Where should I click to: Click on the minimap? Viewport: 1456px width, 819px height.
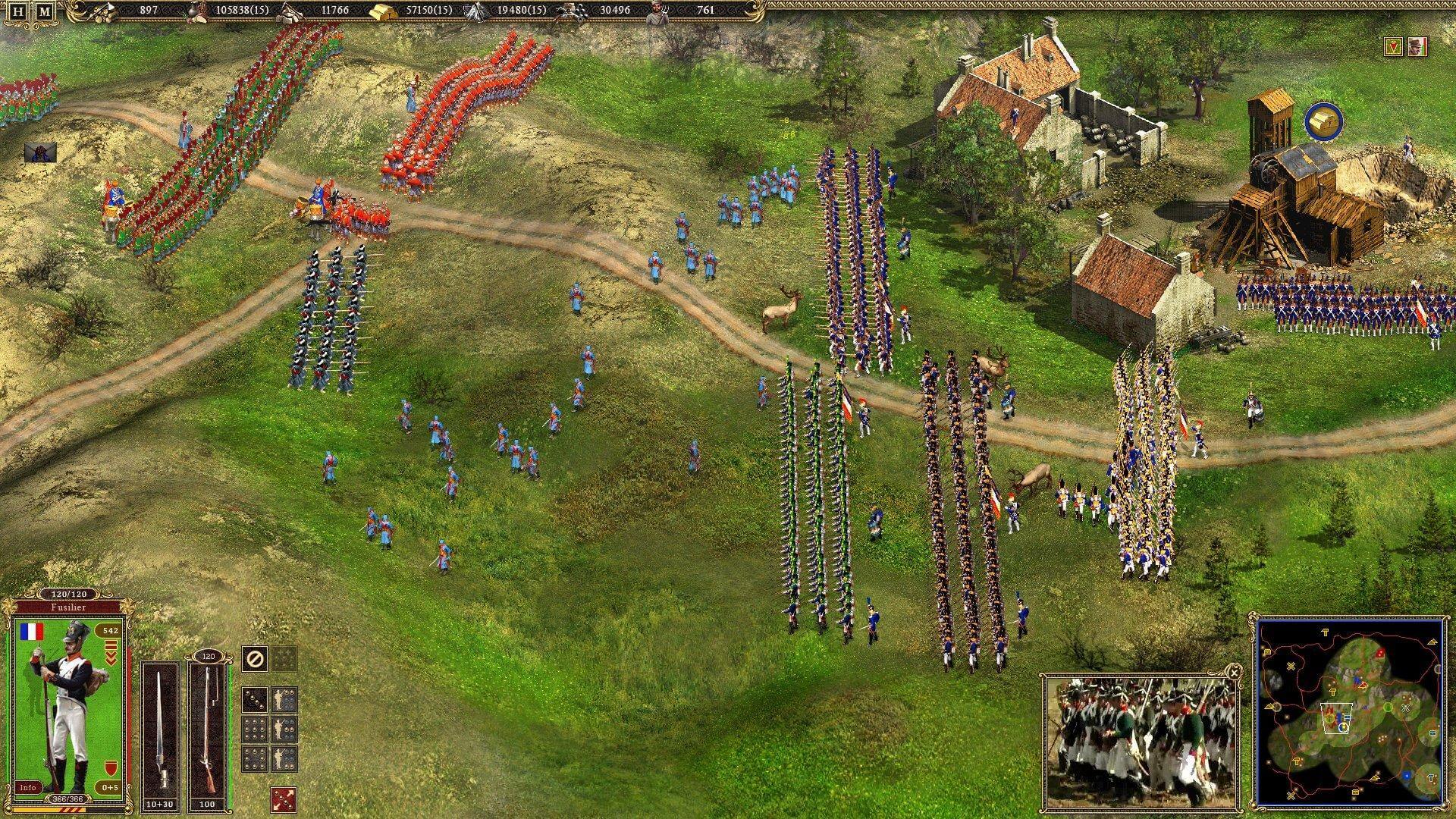click(1350, 711)
